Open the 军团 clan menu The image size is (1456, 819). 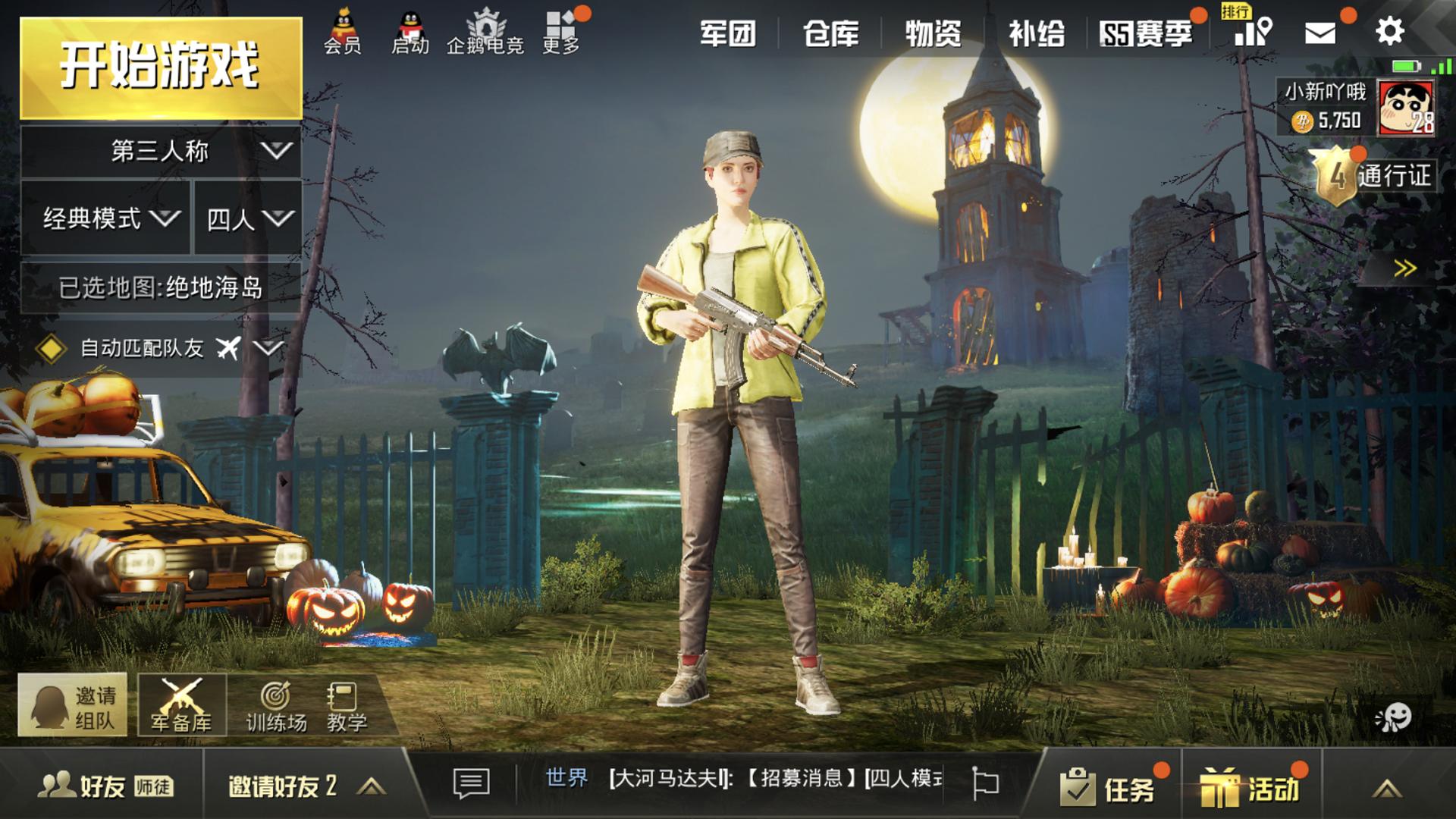(x=727, y=33)
